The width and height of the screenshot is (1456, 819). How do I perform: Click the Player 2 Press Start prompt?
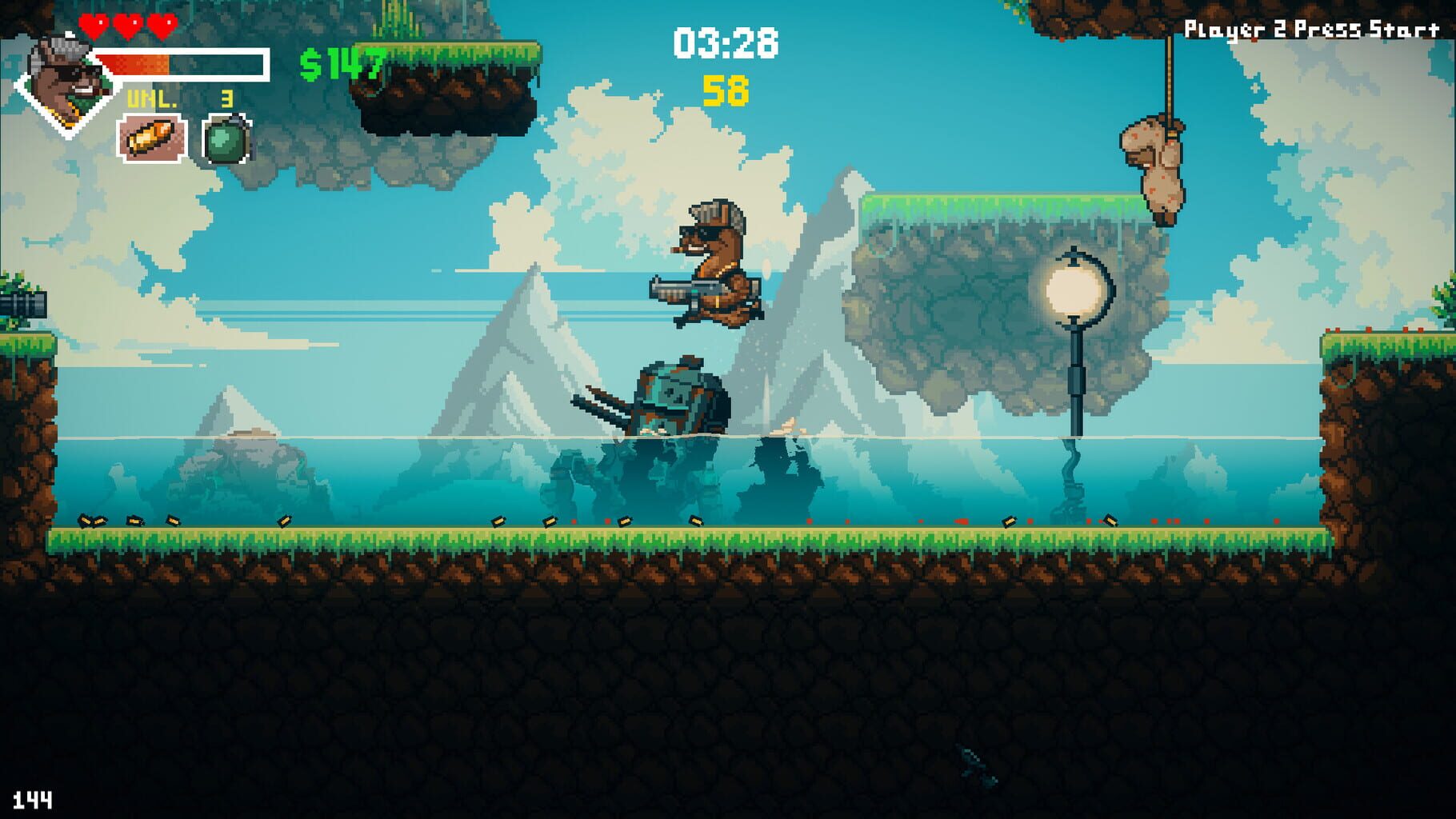[1308, 26]
